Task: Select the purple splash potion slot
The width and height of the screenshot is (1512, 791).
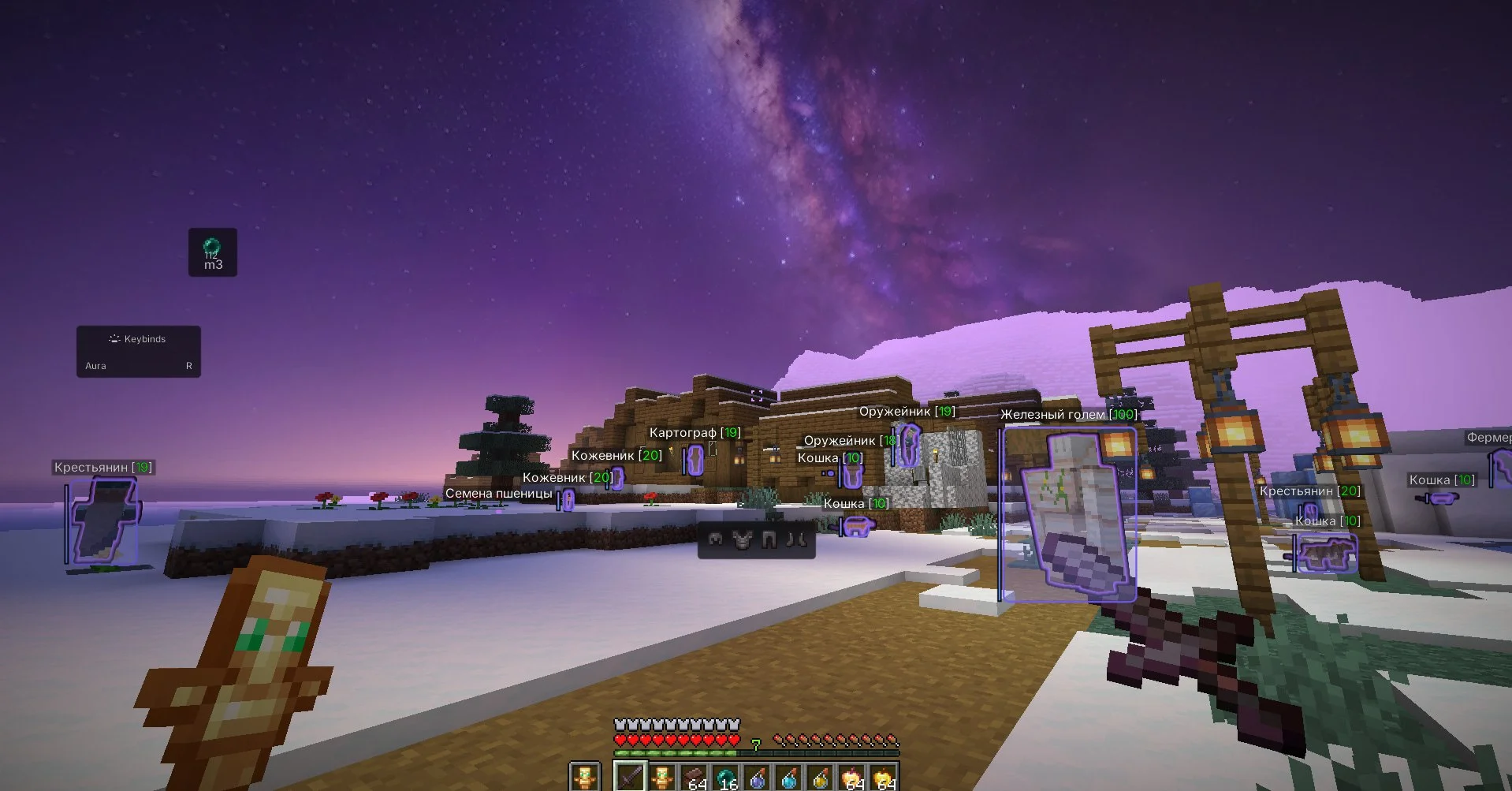Action: (758, 777)
